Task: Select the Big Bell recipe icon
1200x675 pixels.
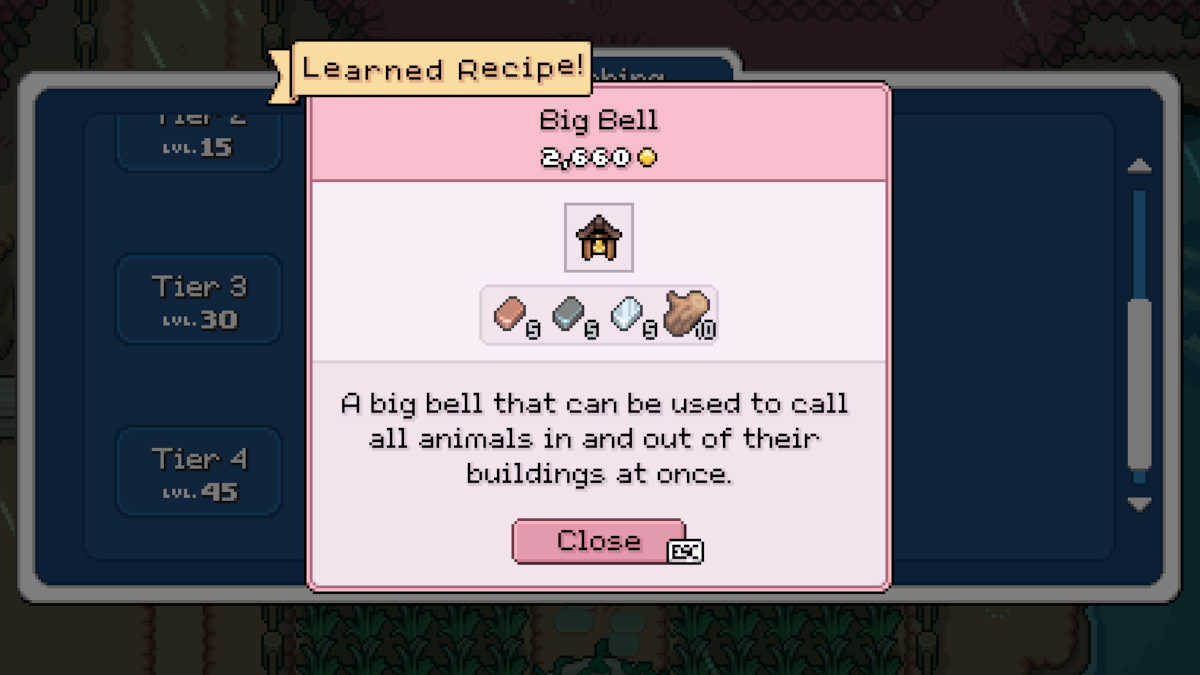Action: click(599, 237)
